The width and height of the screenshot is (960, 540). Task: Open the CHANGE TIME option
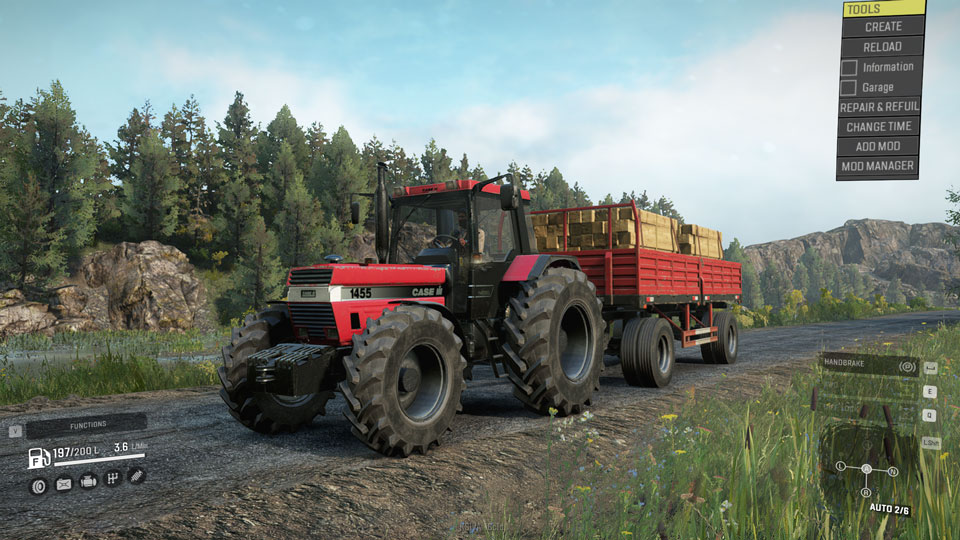coord(879,127)
